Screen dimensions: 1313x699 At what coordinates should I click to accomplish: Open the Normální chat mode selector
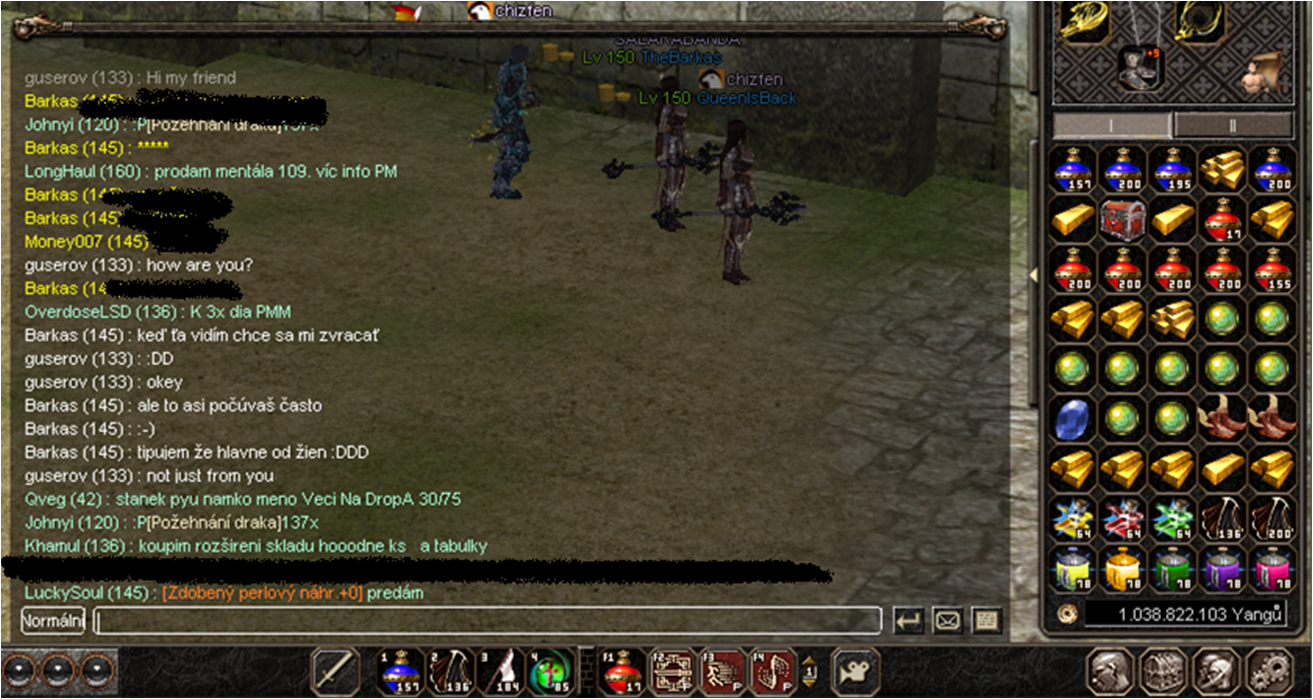coord(53,621)
